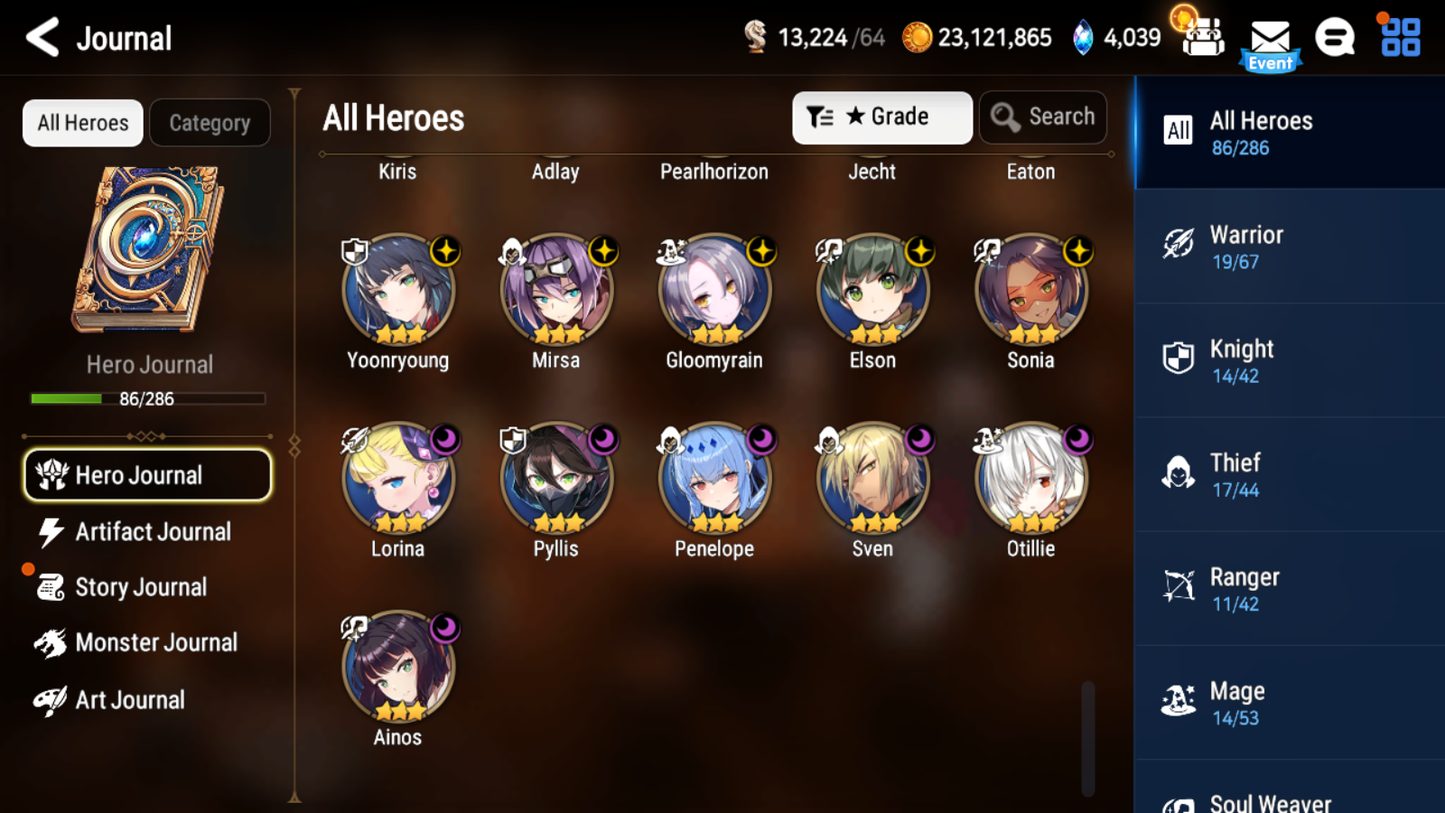1445x813 pixels.
Task: Open the main menu grid
Action: (1398, 38)
